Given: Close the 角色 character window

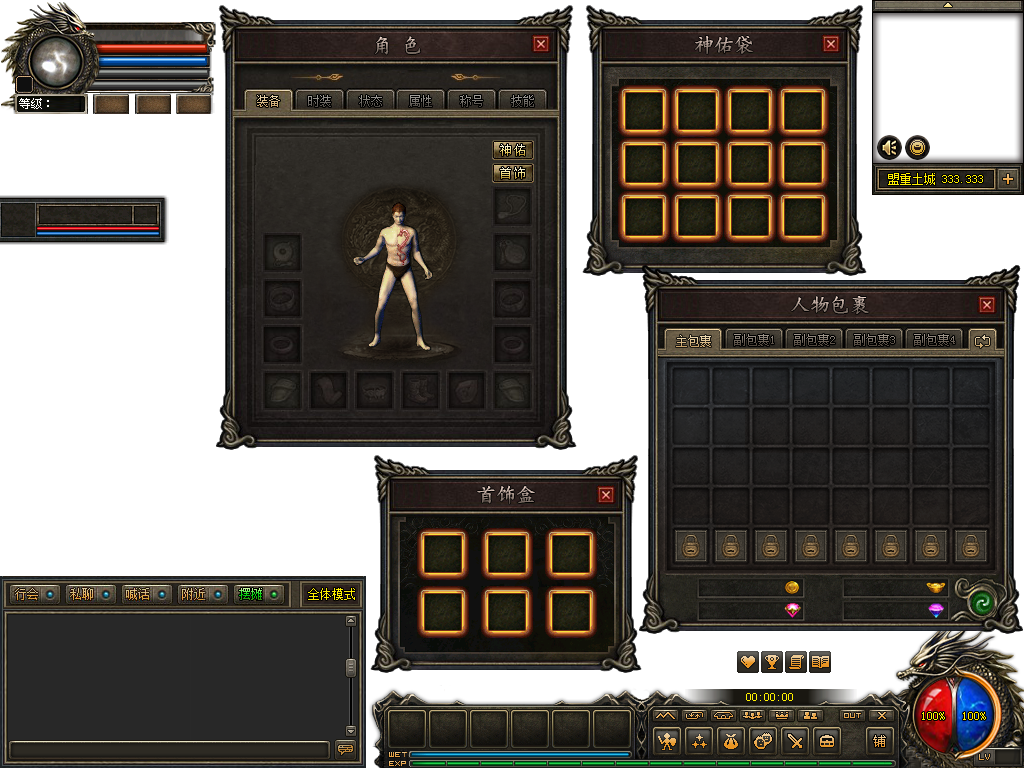Looking at the screenshot, I should [541, 44].
